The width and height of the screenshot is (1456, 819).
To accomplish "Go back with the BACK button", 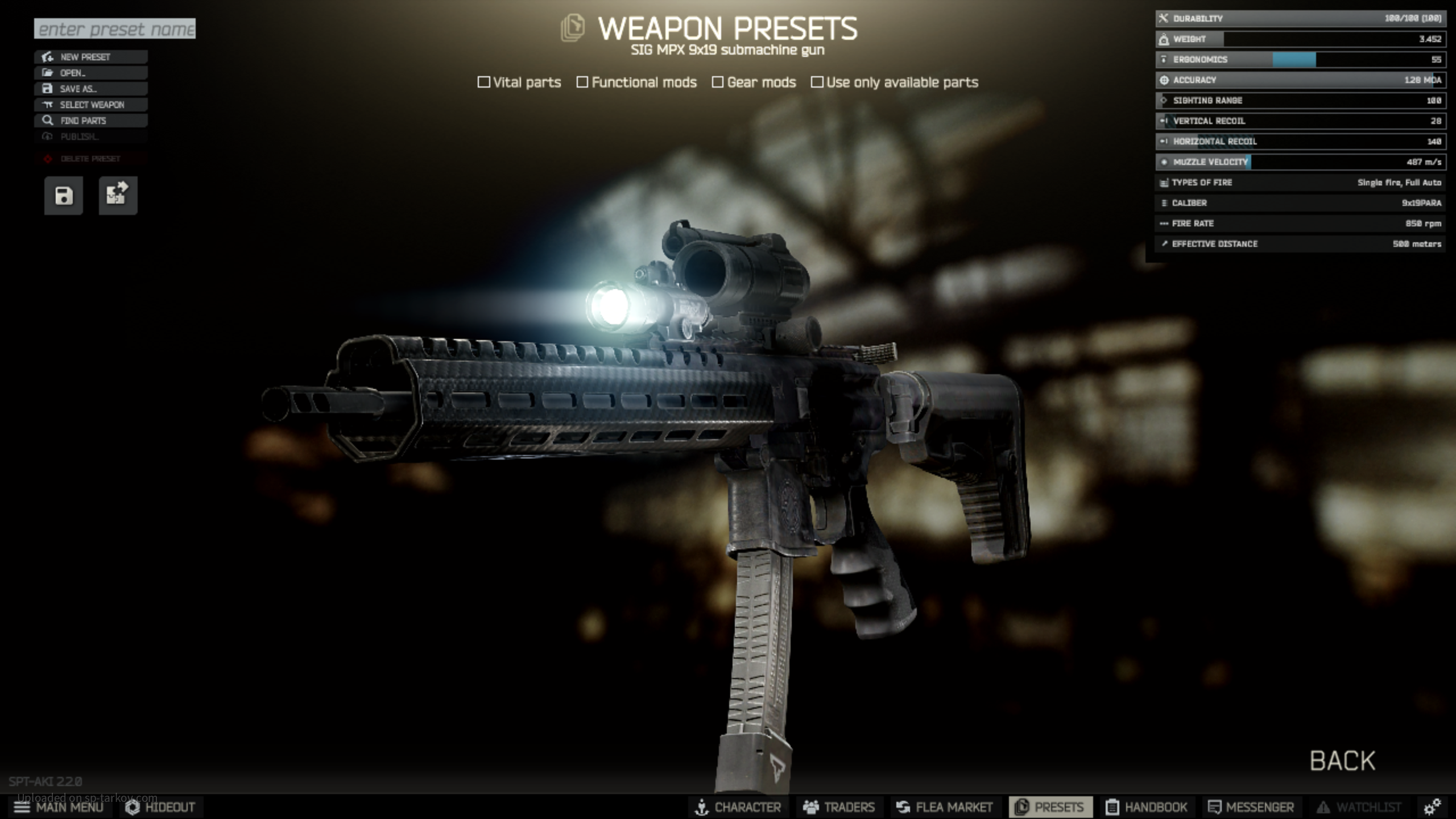I will click(x=1342, y=760).
